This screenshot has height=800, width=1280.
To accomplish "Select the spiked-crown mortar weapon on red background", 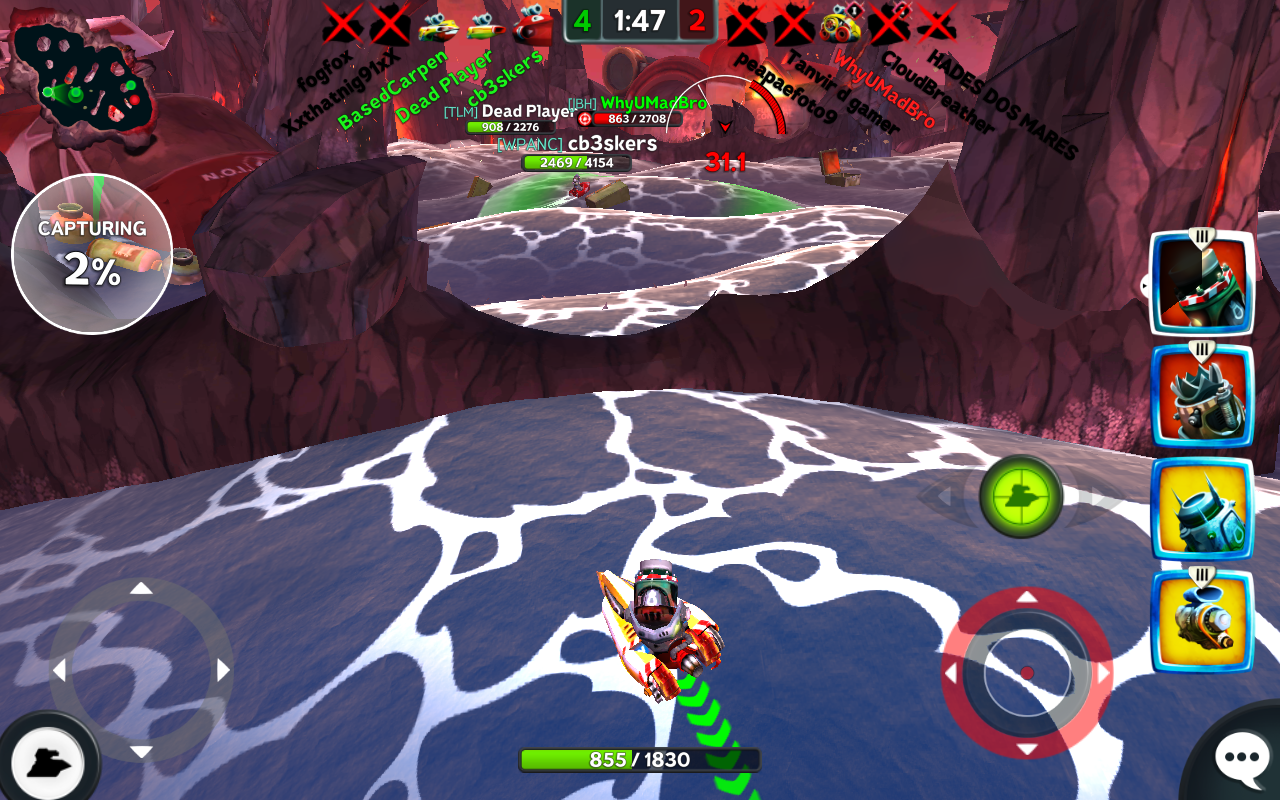I will click(x=1201, y=396).
